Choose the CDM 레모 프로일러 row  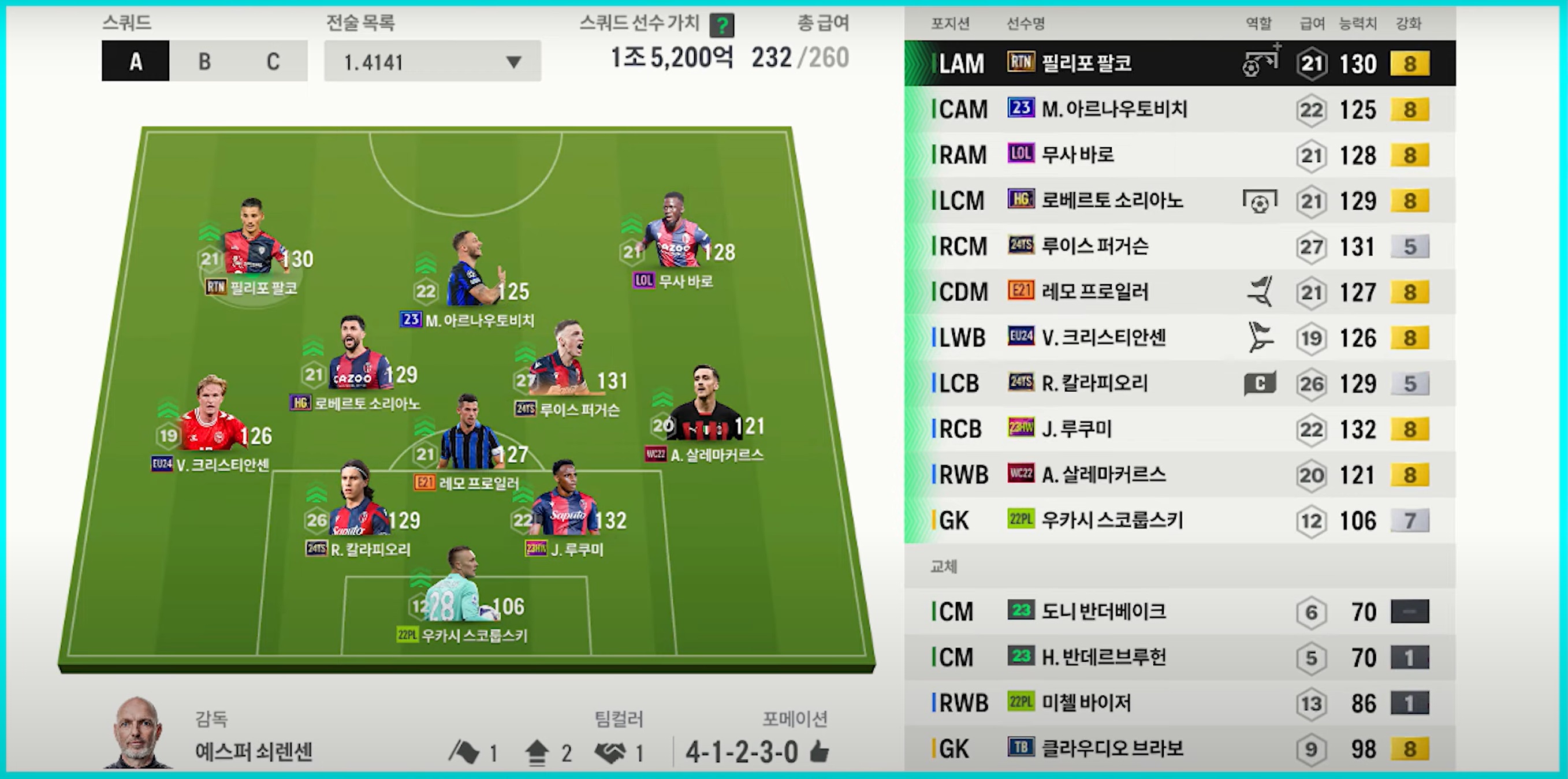point(1179,292)
